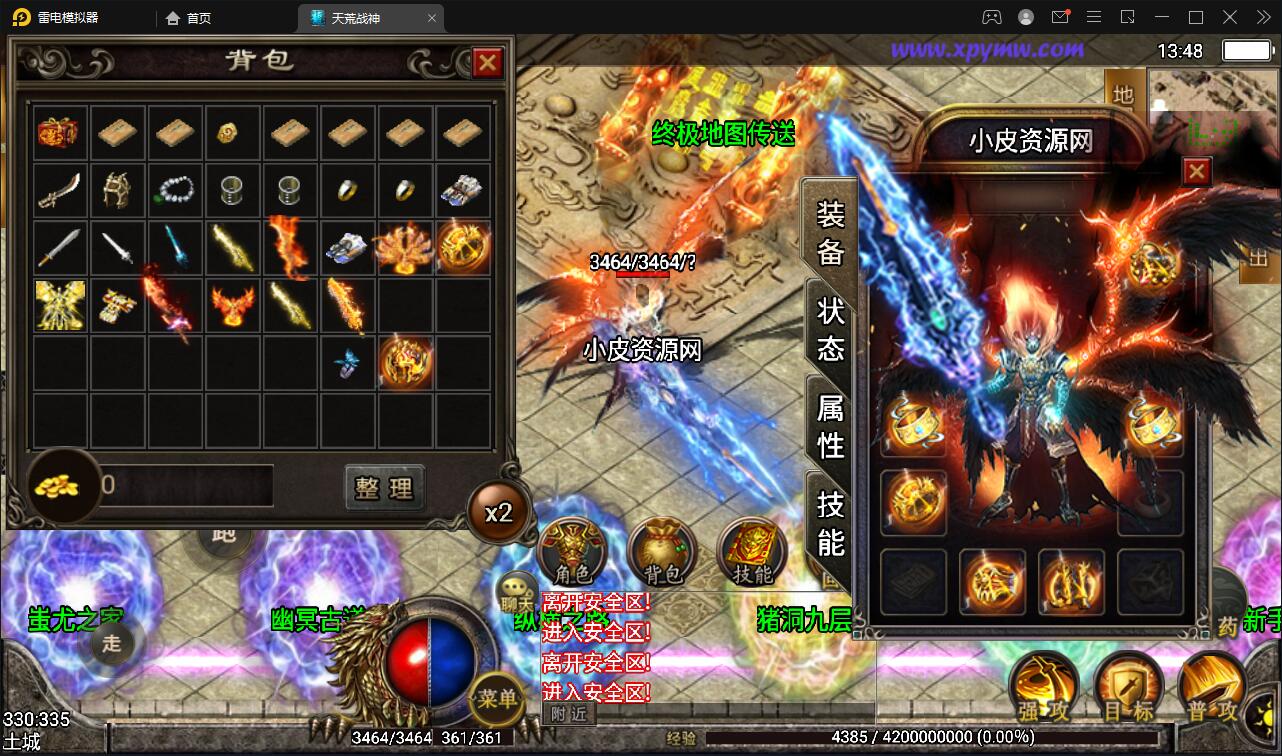This screenshot has width=1282, height=756.
Task: Click the 背包 backpack icon at bottom center
Action: [x=662, y=551]
